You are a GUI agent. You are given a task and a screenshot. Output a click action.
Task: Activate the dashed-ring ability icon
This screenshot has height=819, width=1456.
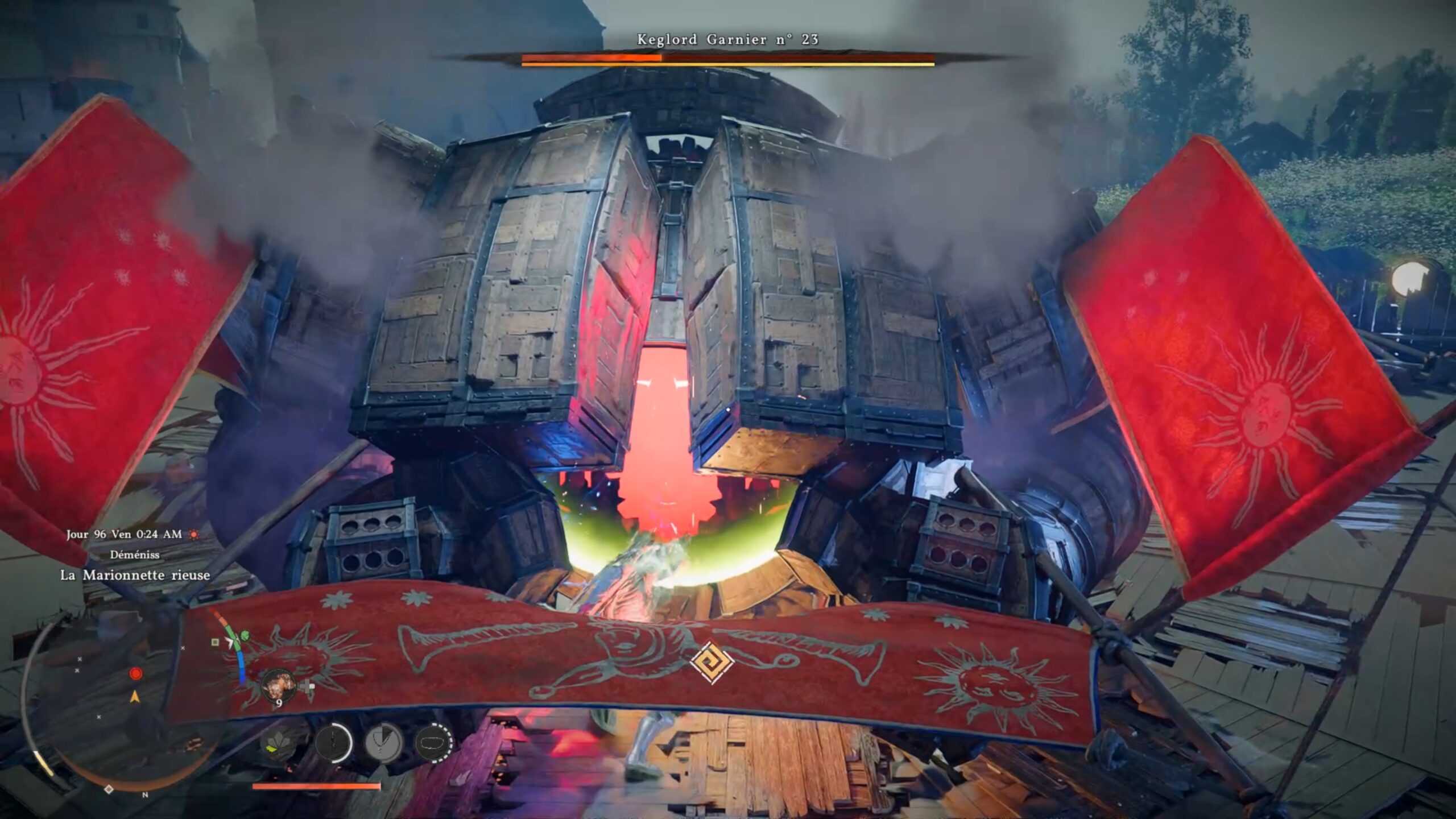(434, 743)
